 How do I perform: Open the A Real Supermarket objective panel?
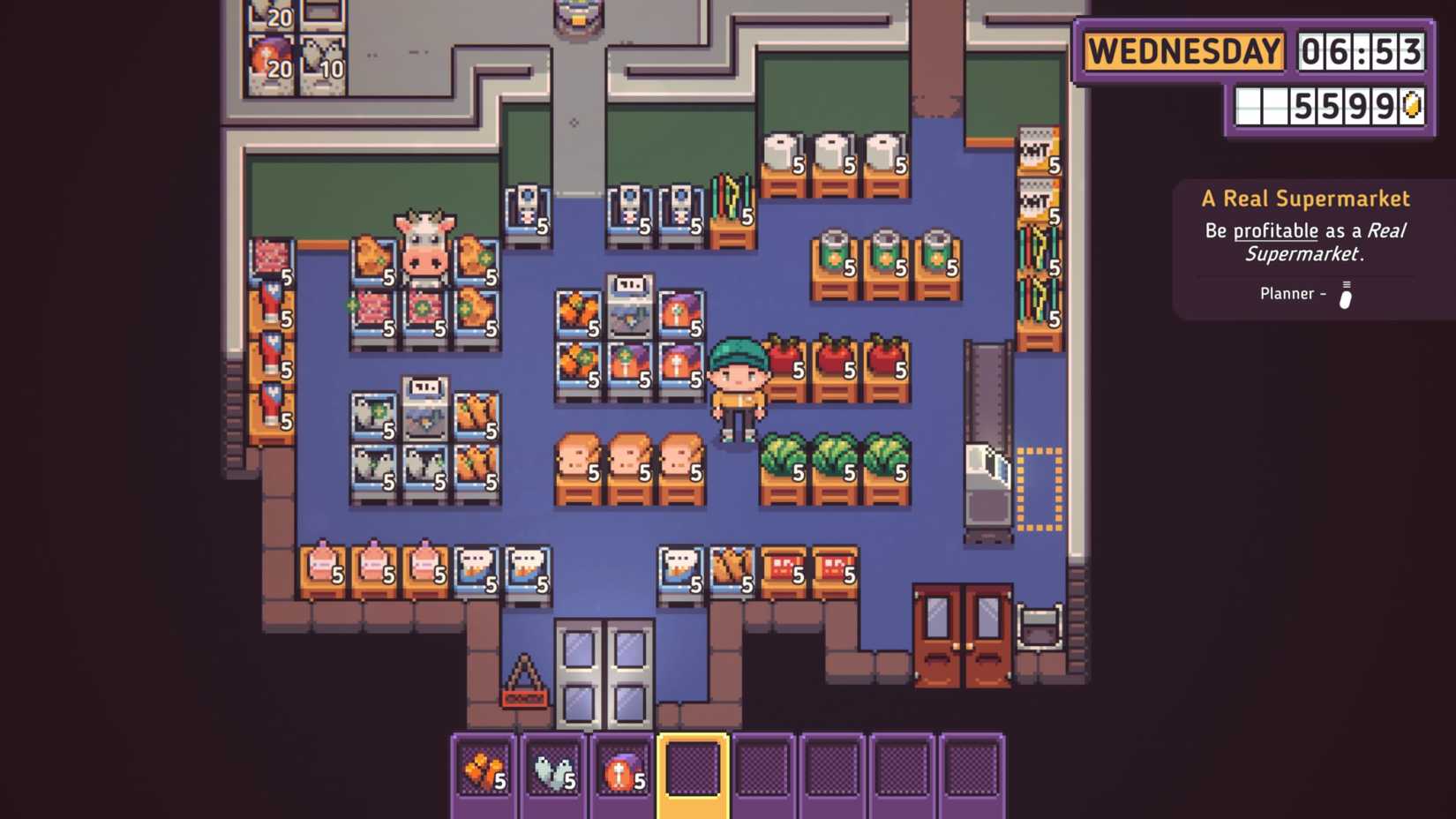[1304, 199]
